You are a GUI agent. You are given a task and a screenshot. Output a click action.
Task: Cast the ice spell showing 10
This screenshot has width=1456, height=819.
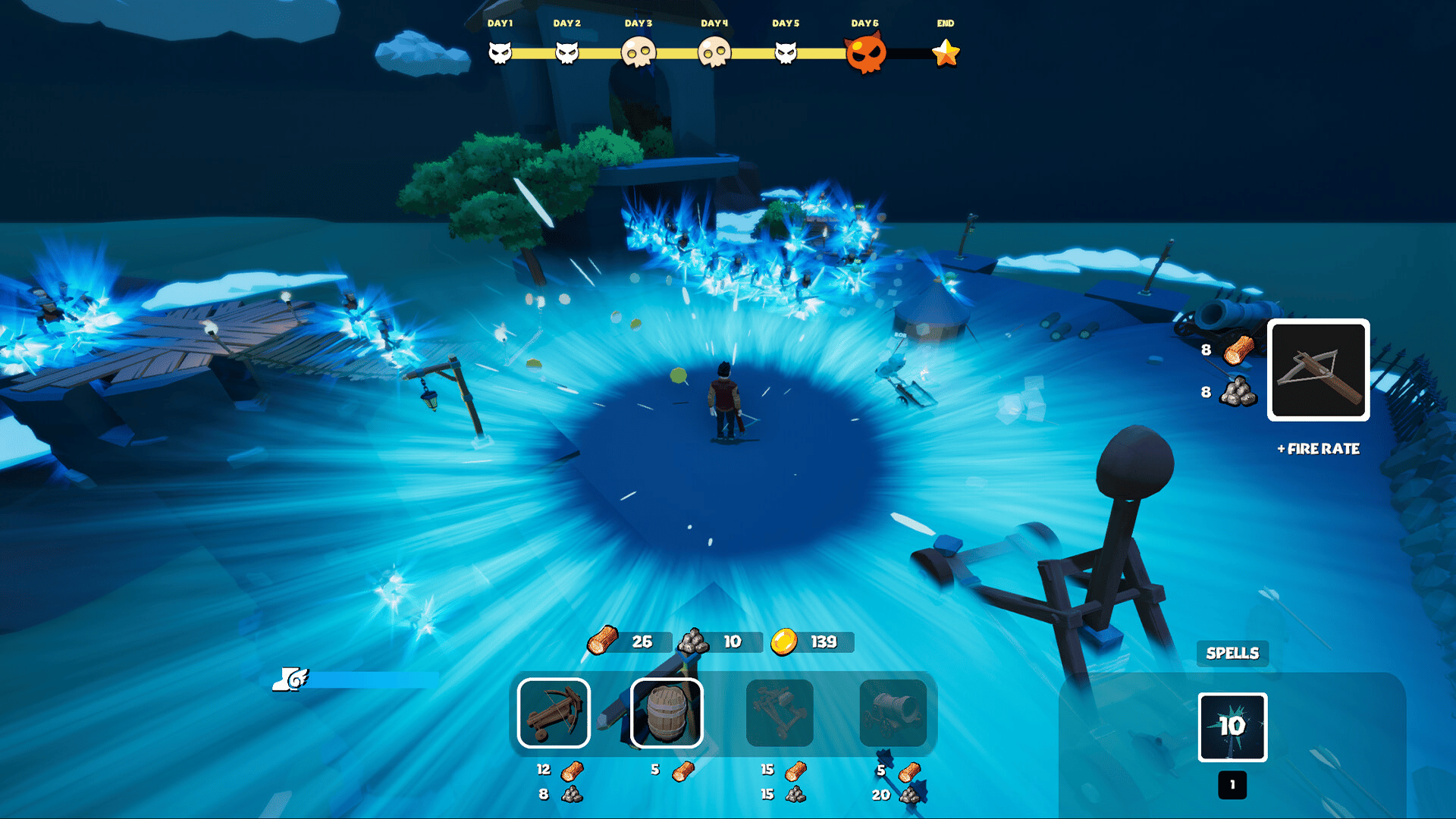1232,726
